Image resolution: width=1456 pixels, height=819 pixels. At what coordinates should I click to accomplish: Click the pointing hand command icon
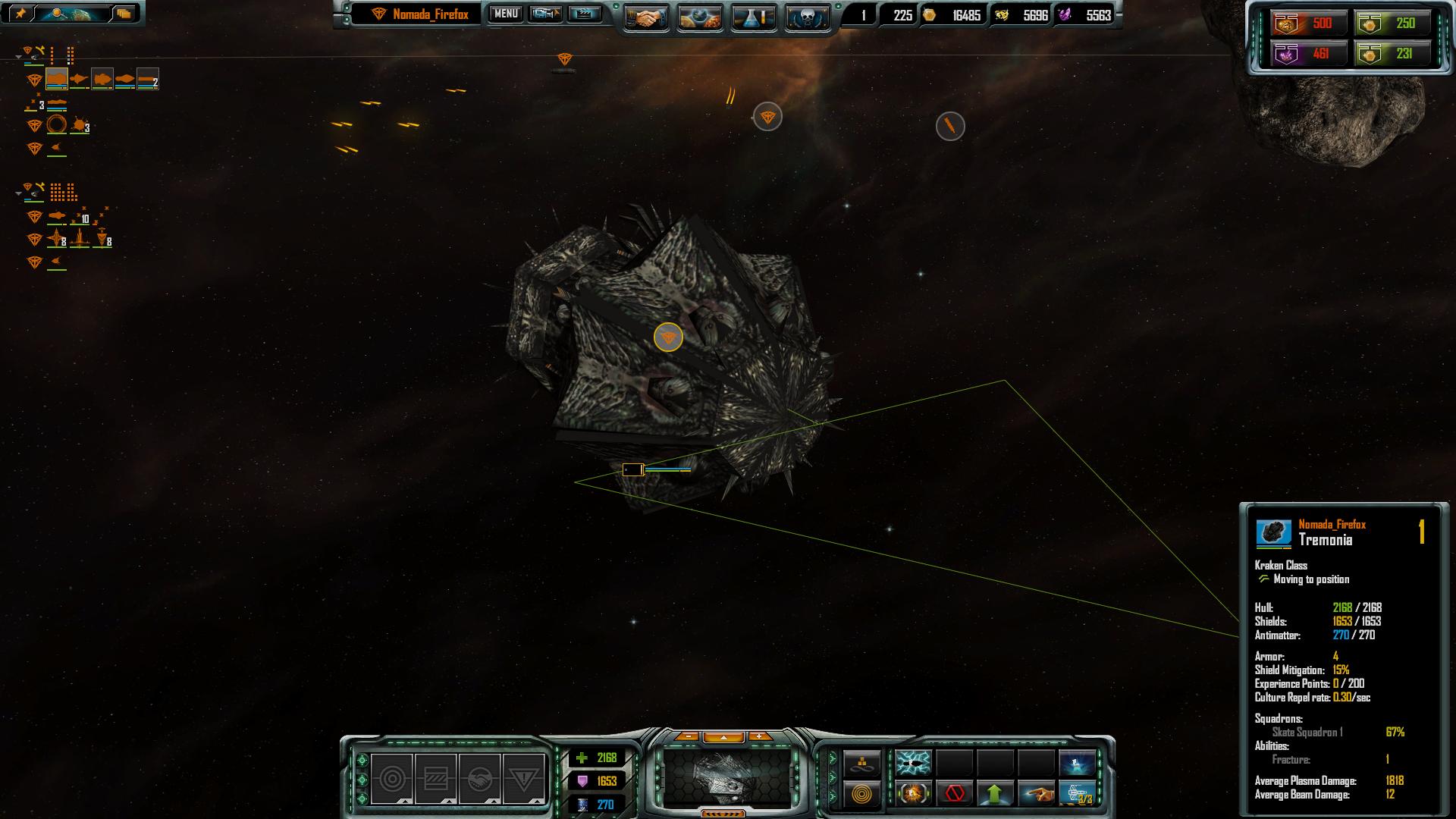point(1036,794)
